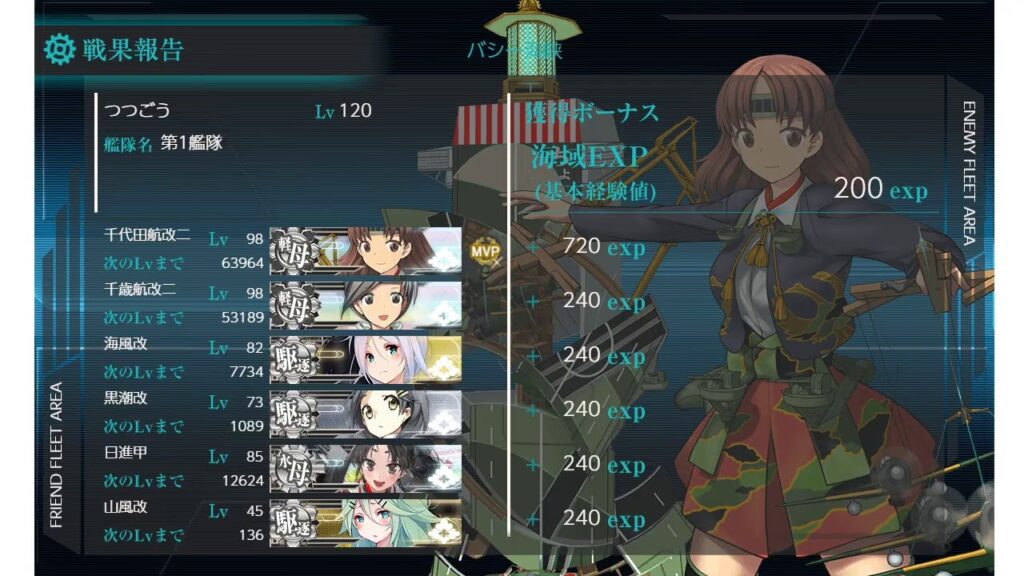Click Nisshin A's ship banner (日進甲)
1024x576 pixels.
coord(366,467)
